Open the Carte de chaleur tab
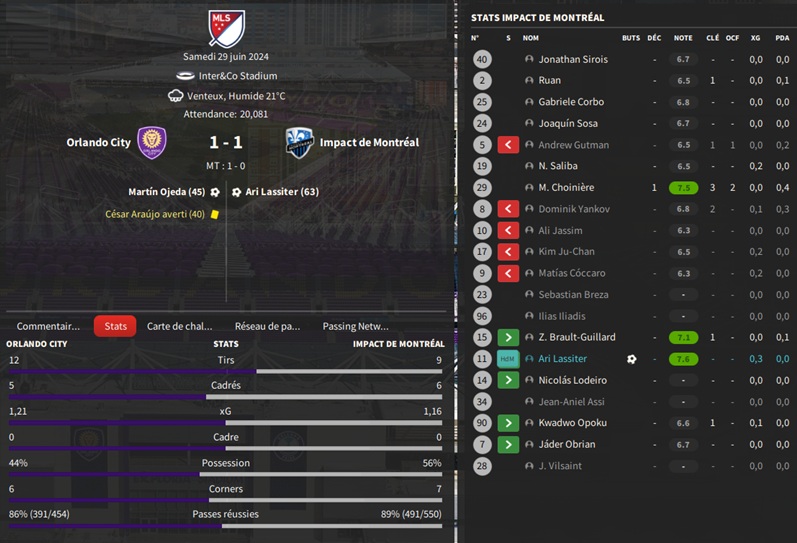 coord(180,326)
